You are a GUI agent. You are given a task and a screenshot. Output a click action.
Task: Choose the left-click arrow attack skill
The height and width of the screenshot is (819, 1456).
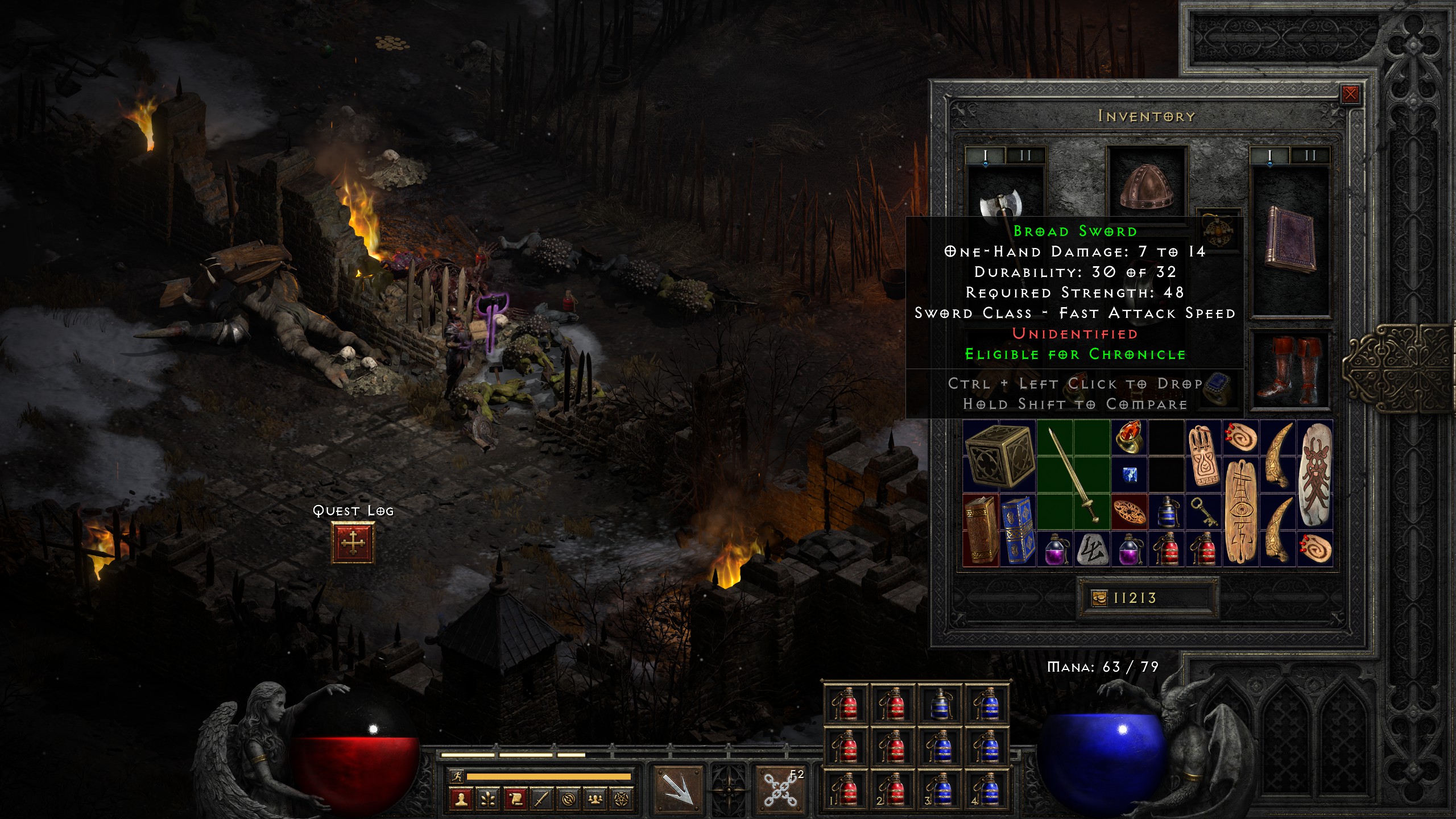tap(677, 789)
